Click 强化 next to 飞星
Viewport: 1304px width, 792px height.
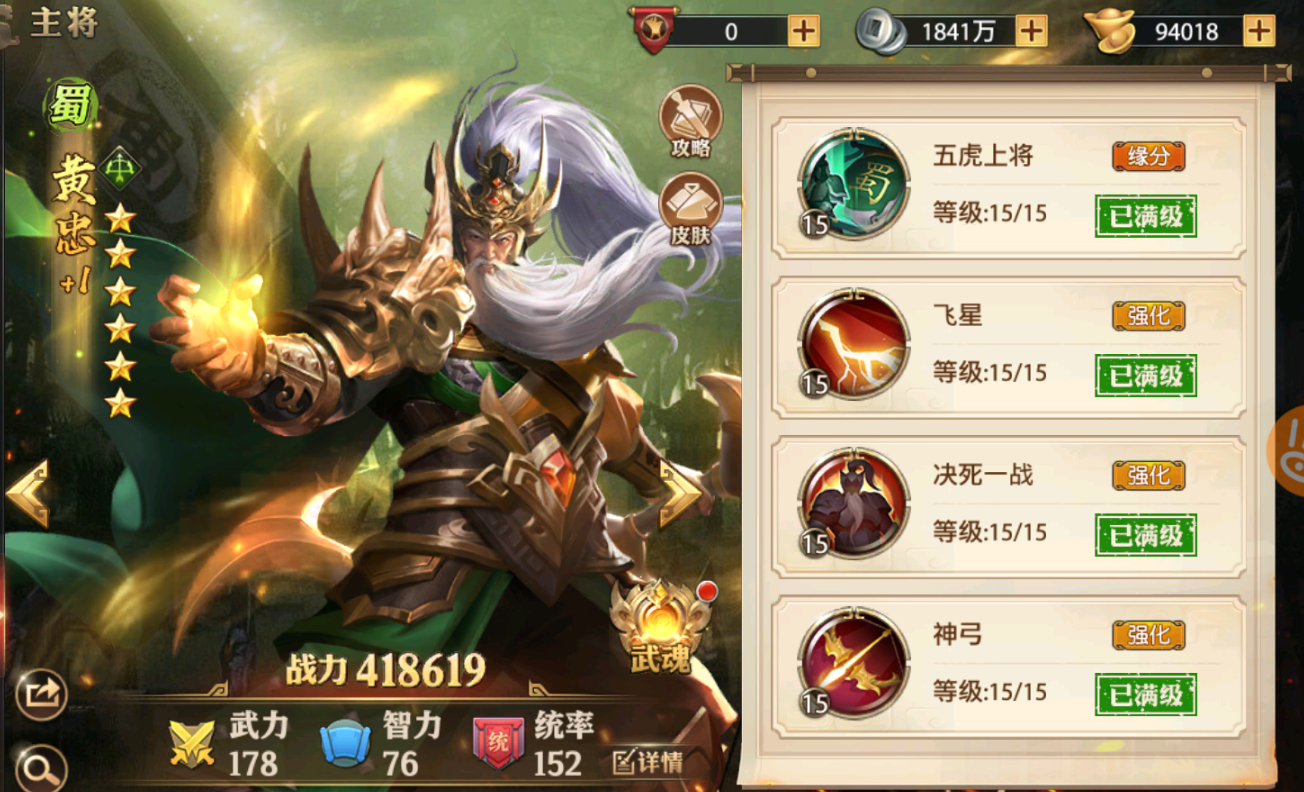click(1148, 317)
